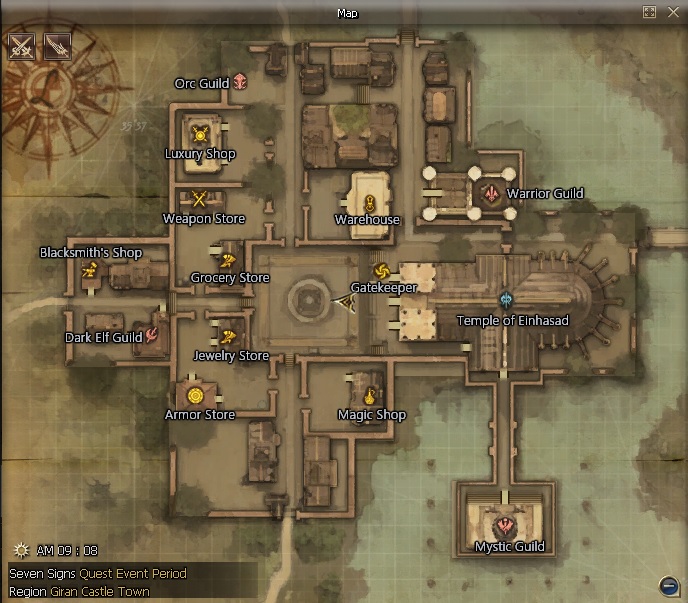The height and width of the screenshot is (603, 688).
Task: Click the Warehouse marker
Action: (x=369, y=203)
